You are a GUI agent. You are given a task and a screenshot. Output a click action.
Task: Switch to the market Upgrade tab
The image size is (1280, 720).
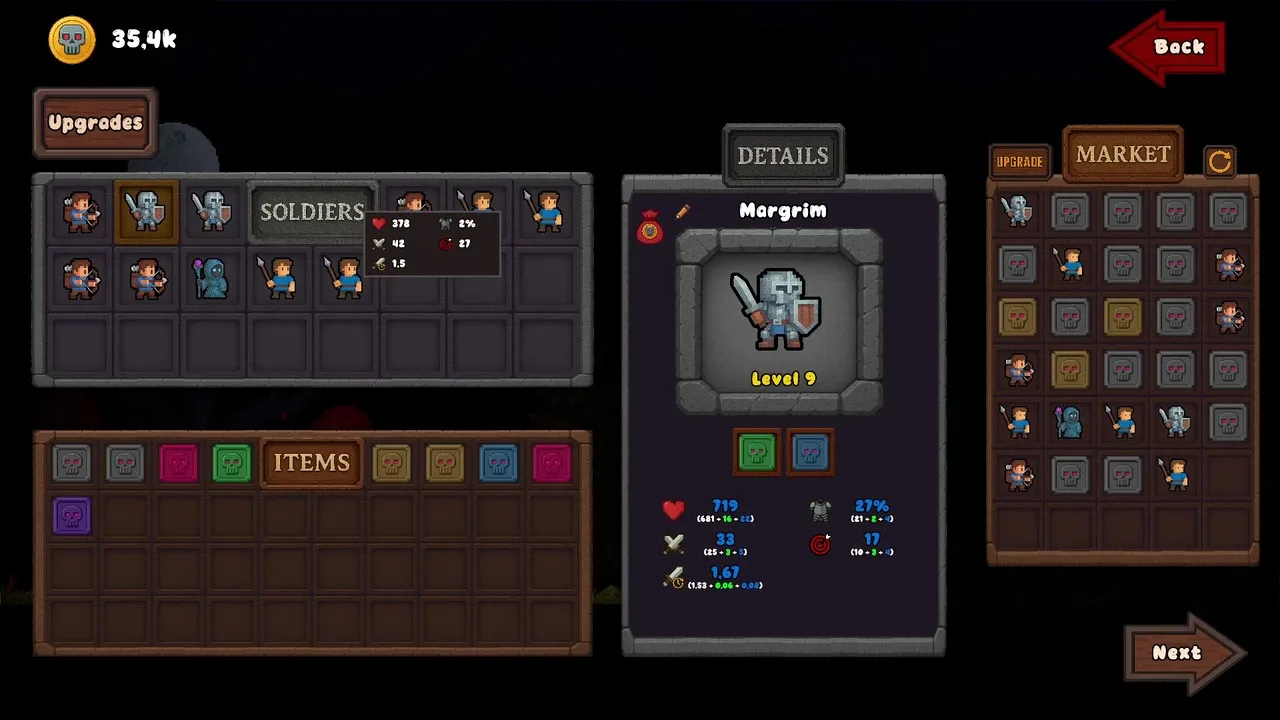coord(1019,161)
